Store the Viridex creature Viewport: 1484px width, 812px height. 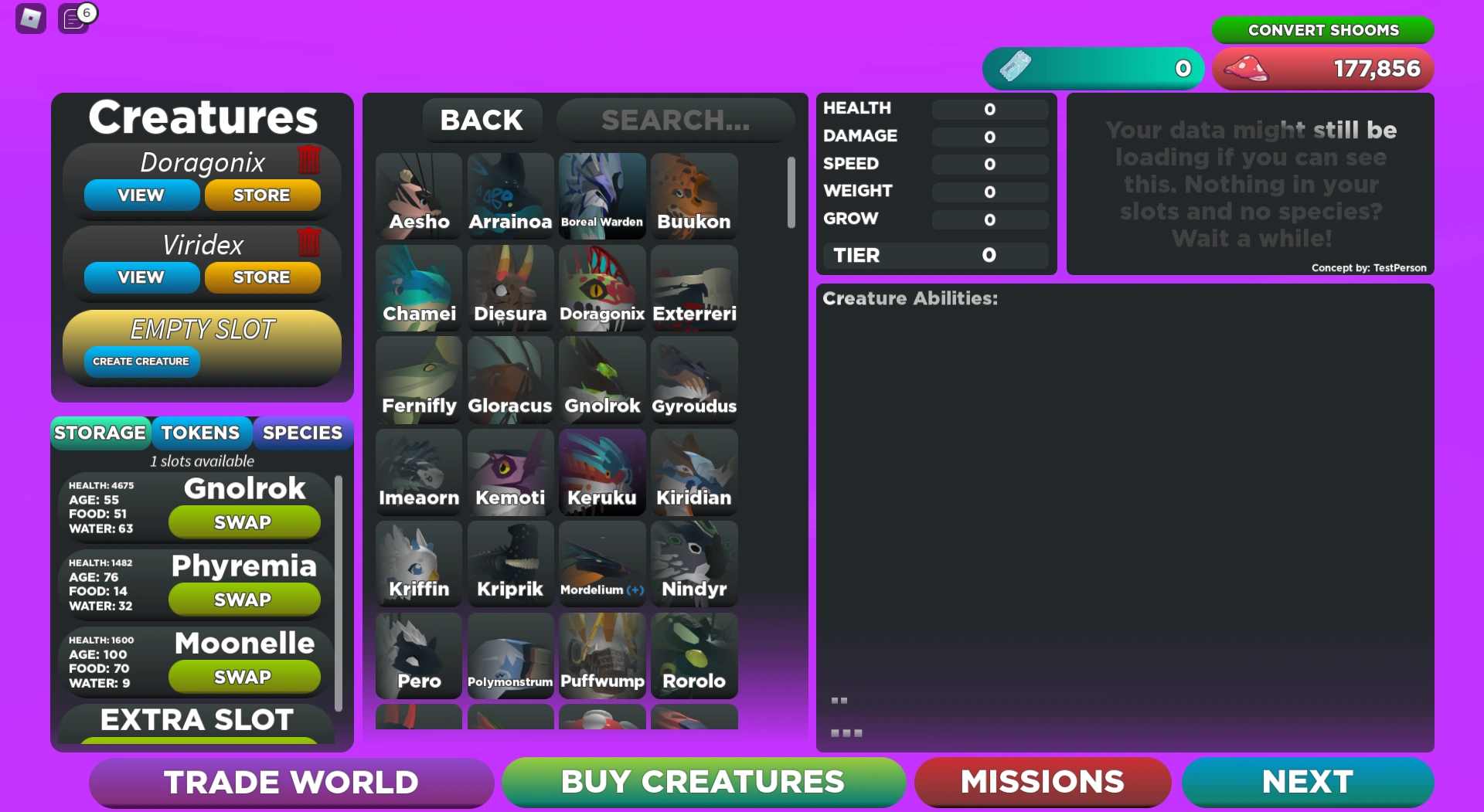point(263,277)
